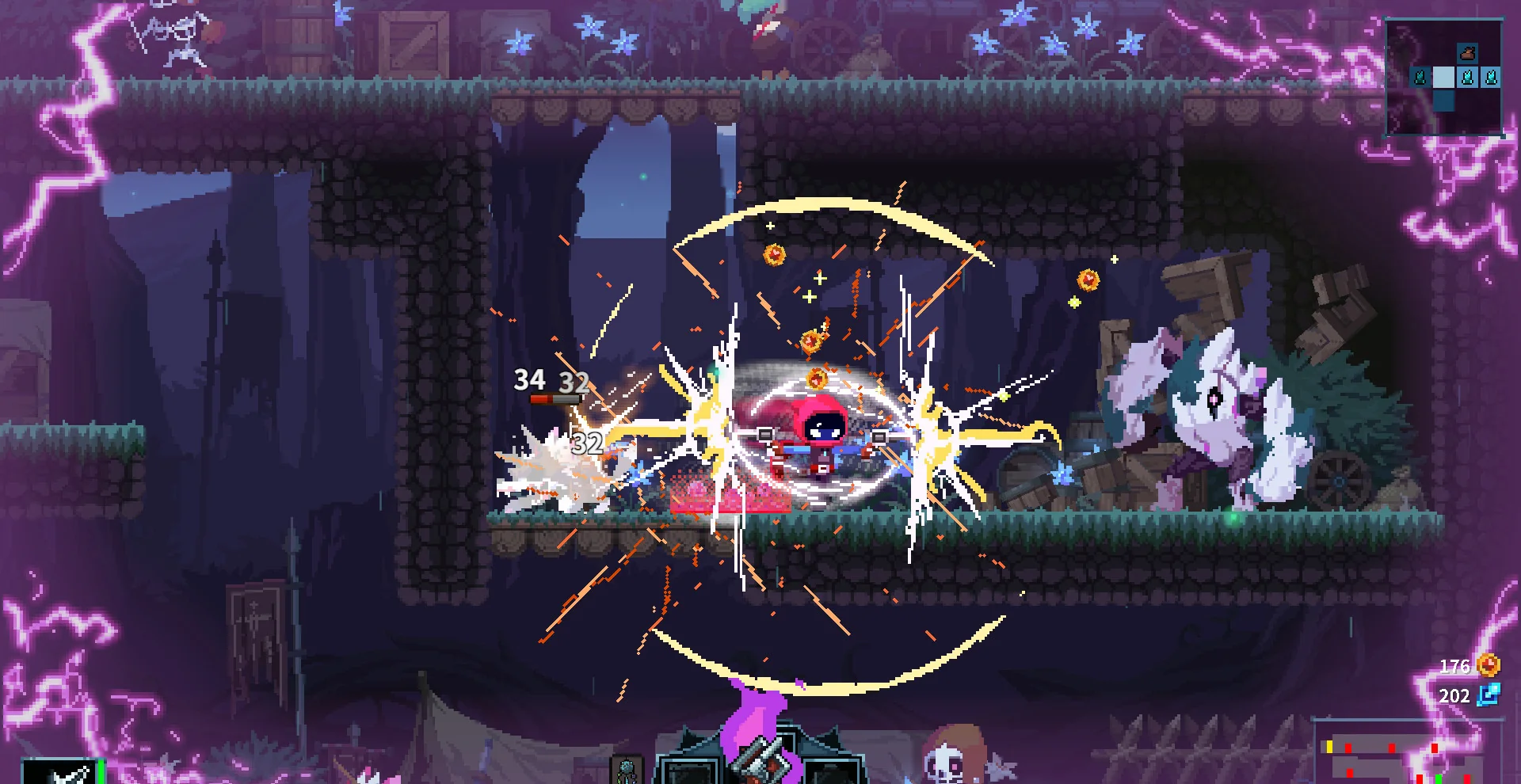1521x784 pixels.
Task: Select the equipped weapon in the bottom center
Action: point(761,760)
